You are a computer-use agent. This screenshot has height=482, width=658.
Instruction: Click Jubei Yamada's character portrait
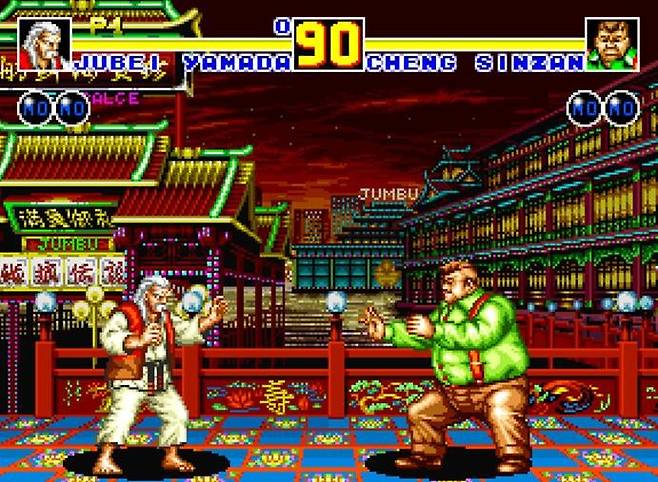point(44,43)
